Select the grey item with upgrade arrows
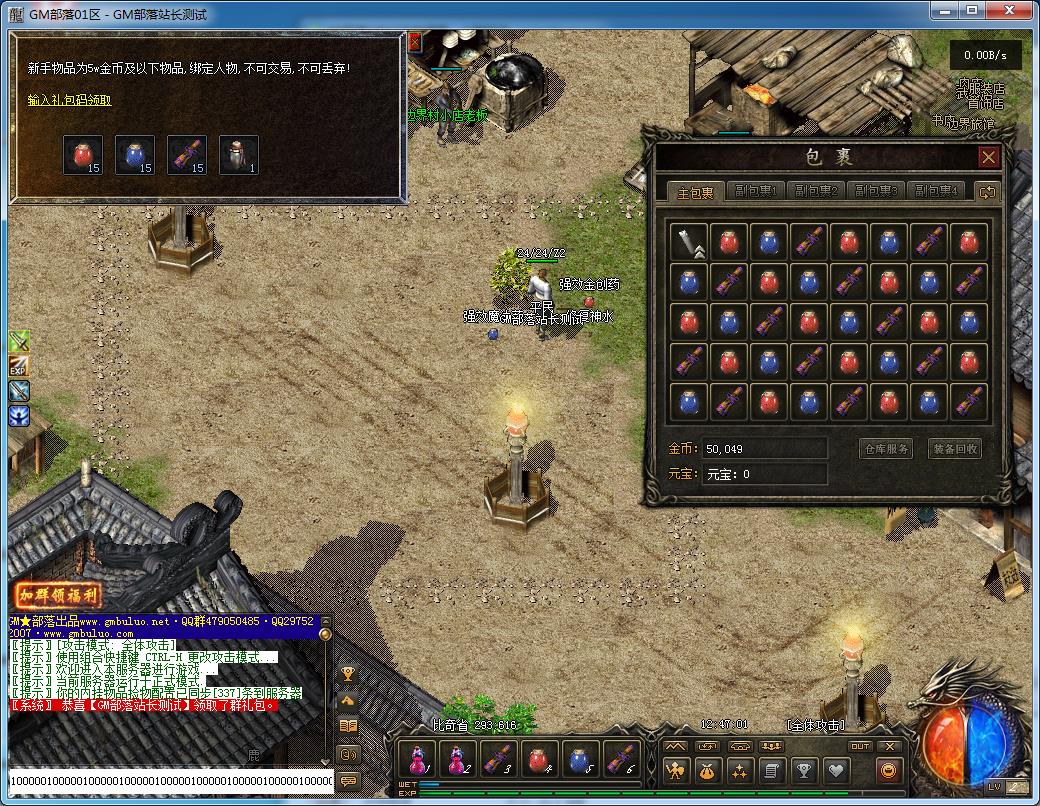The height and width of the screenshot is (806, 1040). (689, 243)
